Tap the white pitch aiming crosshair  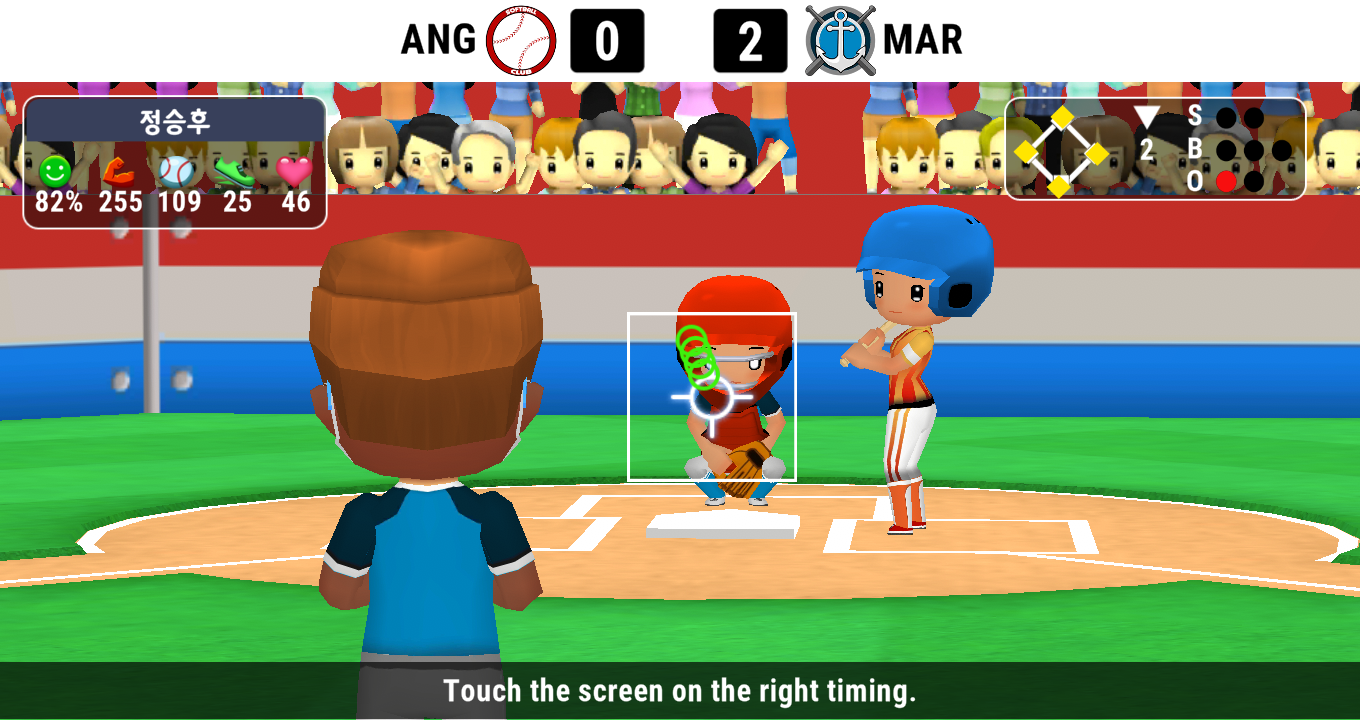tap(711, 397)
